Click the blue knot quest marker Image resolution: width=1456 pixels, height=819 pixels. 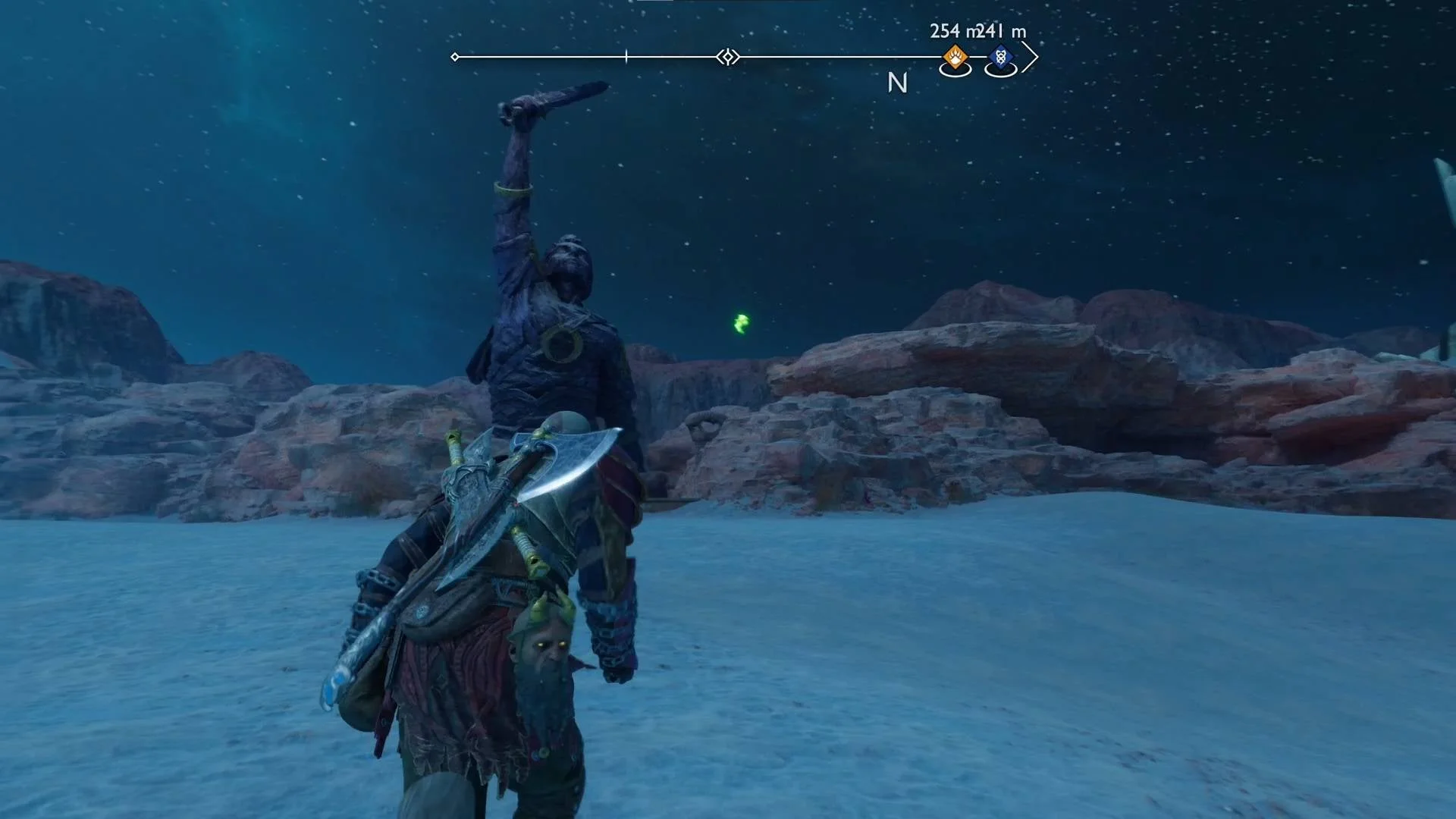pyautogui.click(x=1000, y=56)
